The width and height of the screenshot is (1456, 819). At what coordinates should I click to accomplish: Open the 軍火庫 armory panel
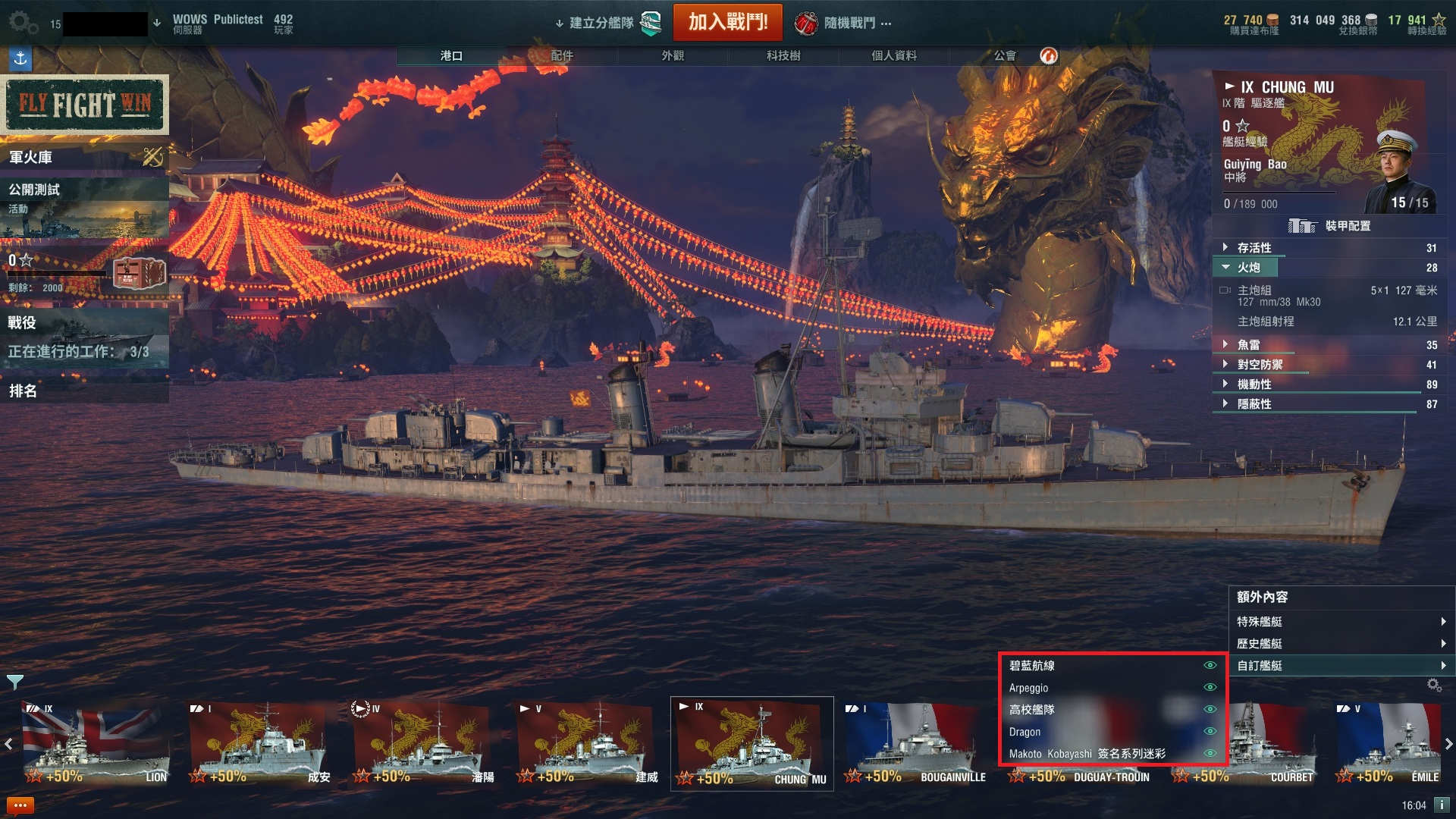click(83, 157)
